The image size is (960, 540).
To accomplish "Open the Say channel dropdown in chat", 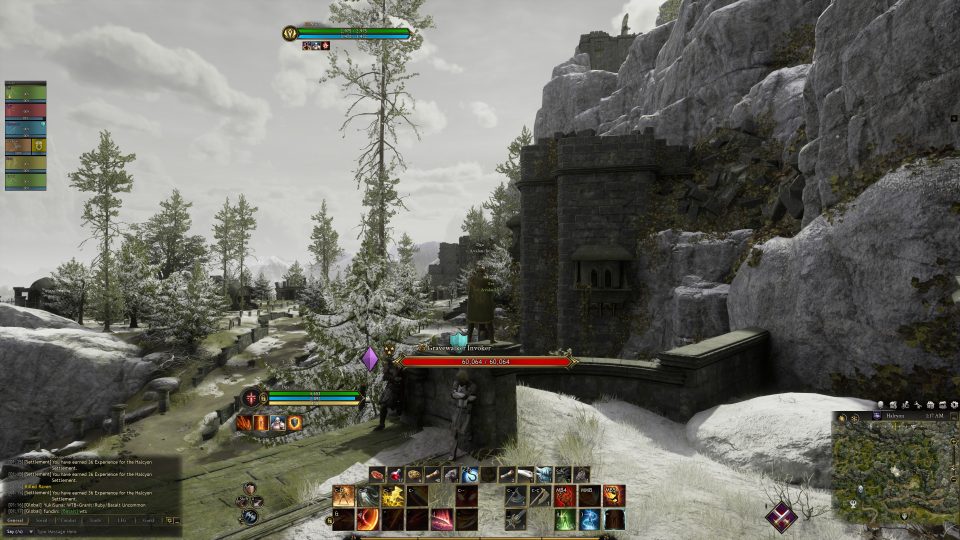I will click(x=15, y=531).
